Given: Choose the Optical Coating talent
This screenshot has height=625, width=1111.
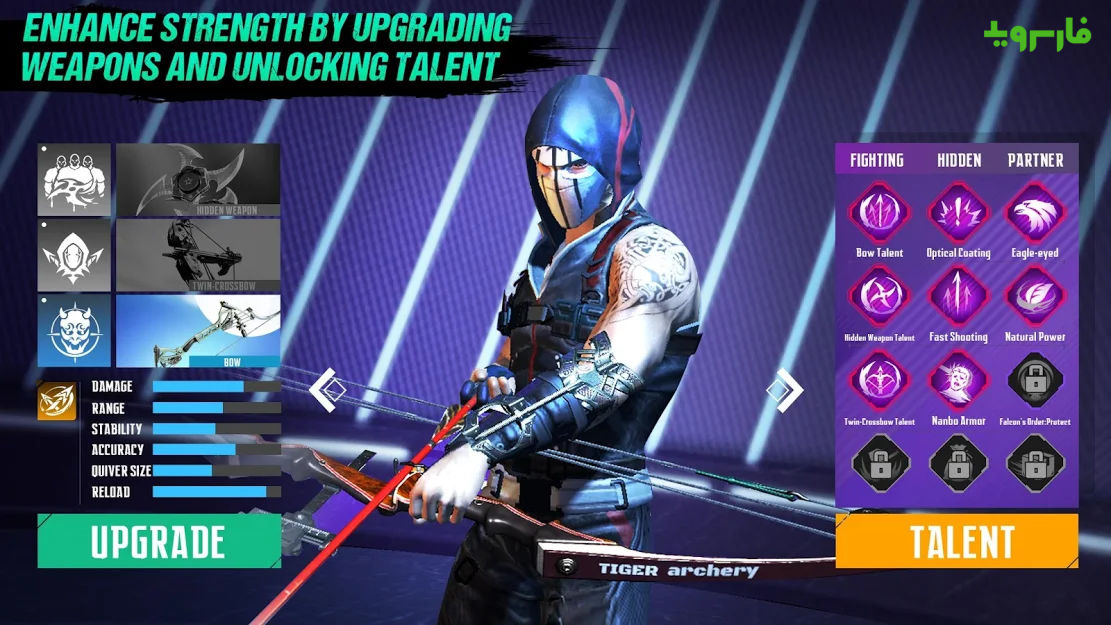Looking at the screenshot, I should pos(959,213).
